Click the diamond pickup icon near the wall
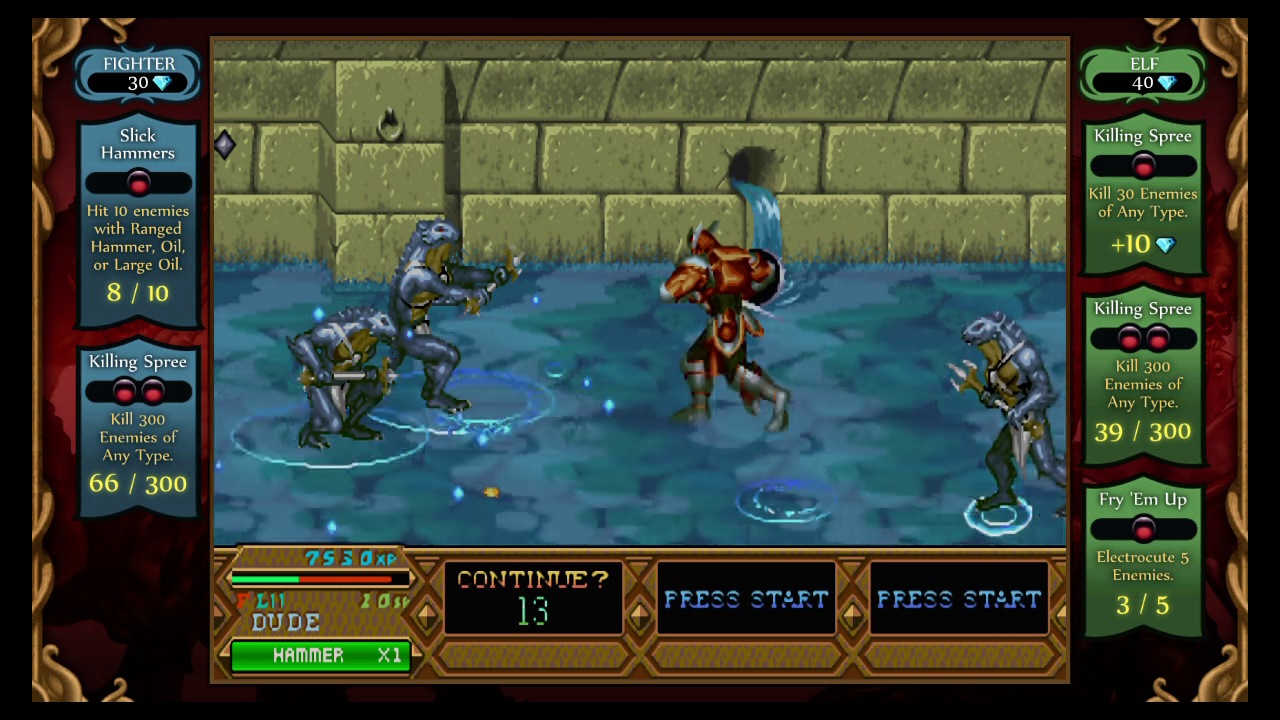 (x=224, y=145)
